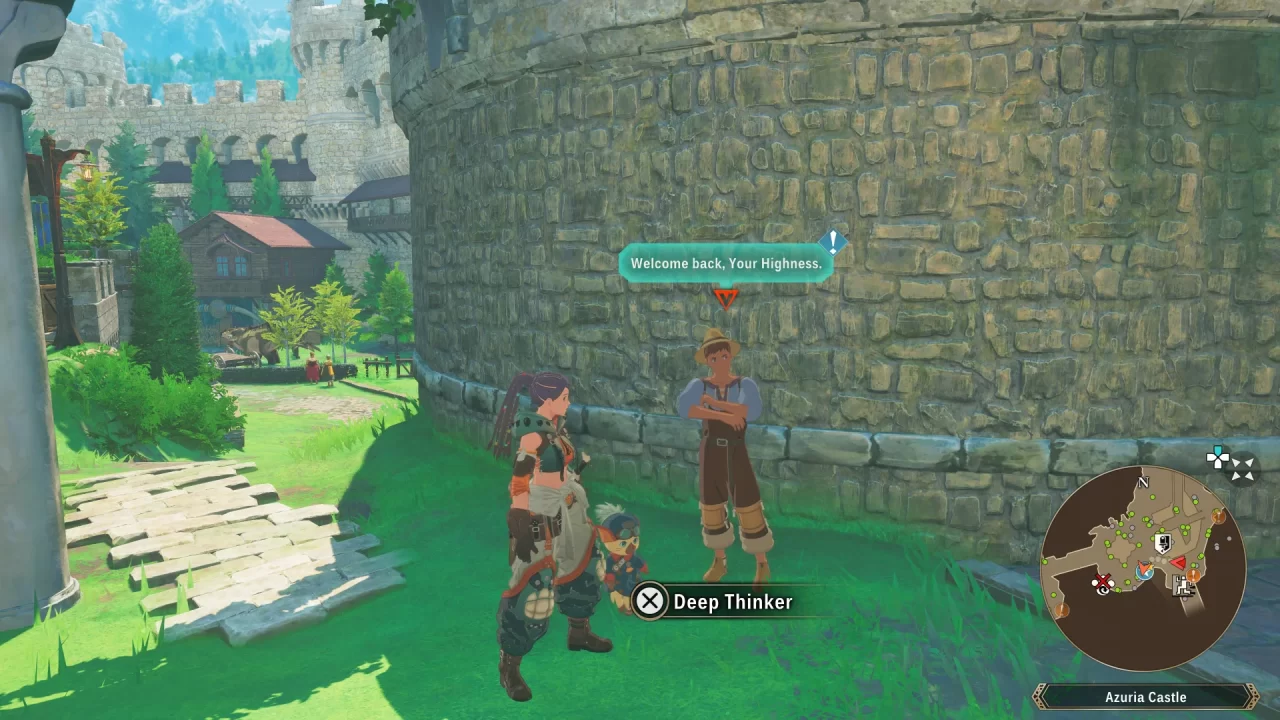This screenshot has width=1280, height=720.
Task: Select a green item dot on the minimap
Action: click(1153, 498)
